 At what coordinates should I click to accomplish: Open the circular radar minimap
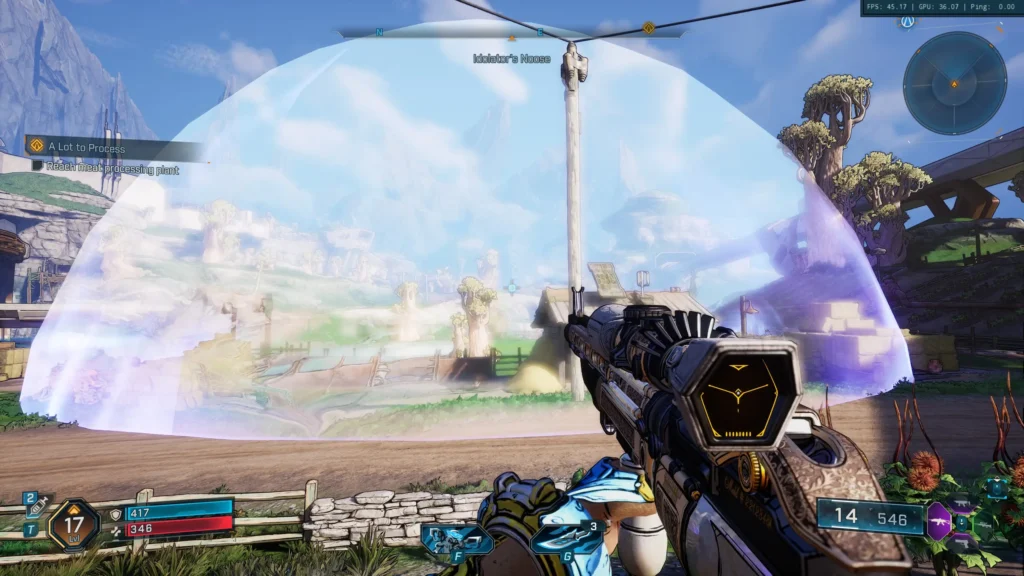[954, 83]
